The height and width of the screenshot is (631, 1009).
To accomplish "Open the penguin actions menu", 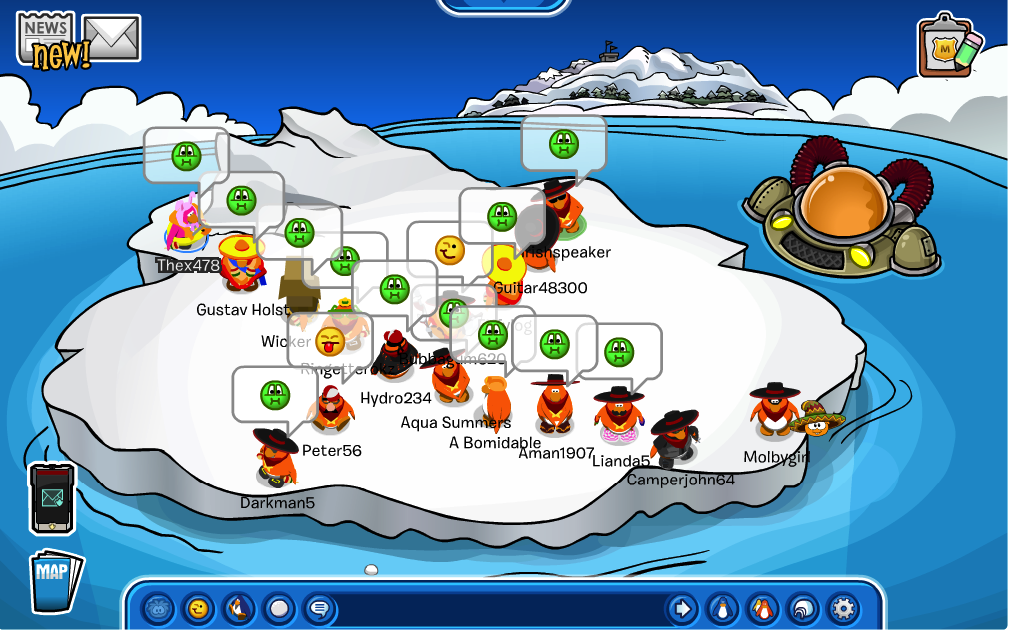I will click(239, 607).
